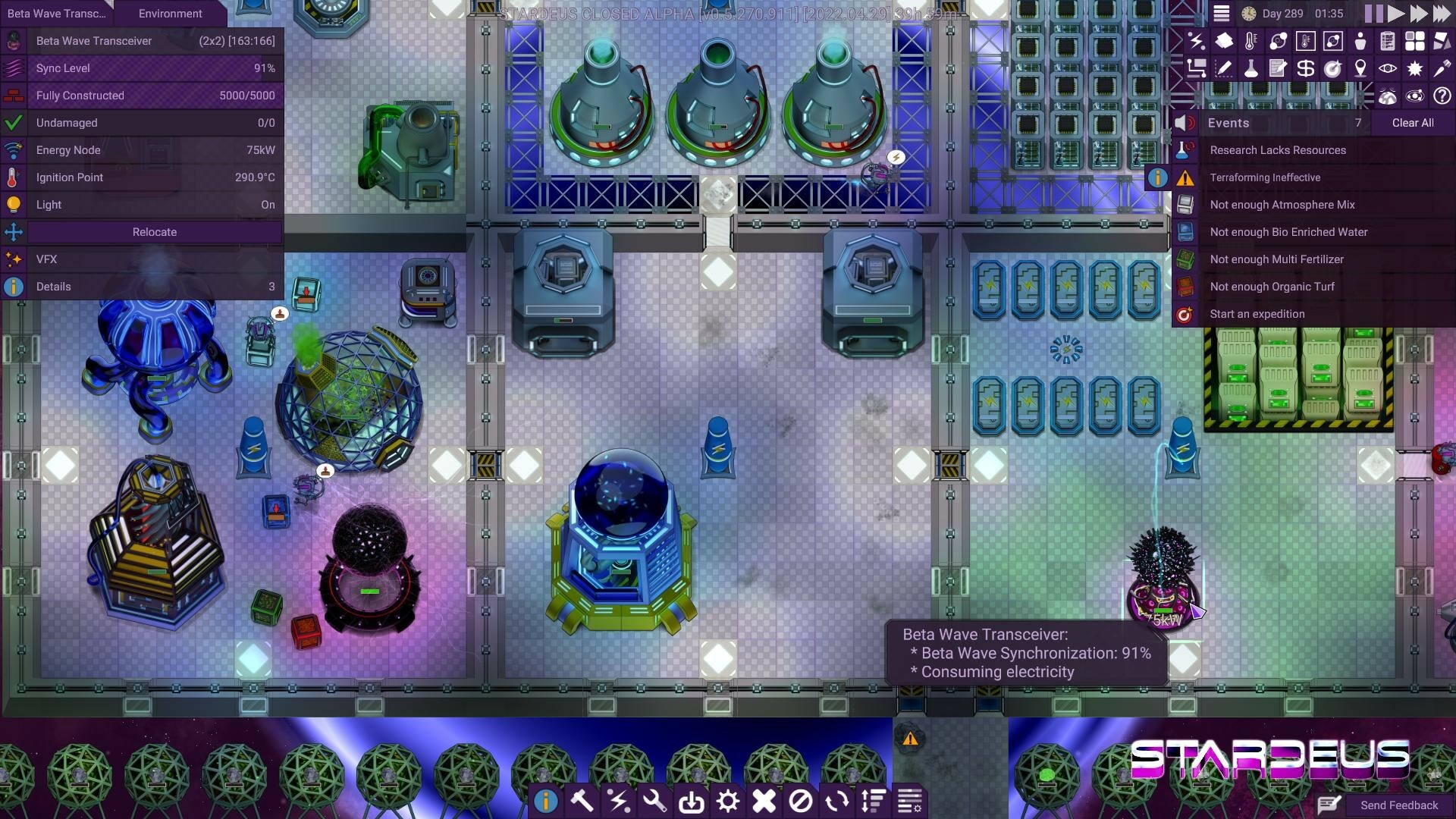
Task: Open the planet view icon
Action: pos(1388,96)
